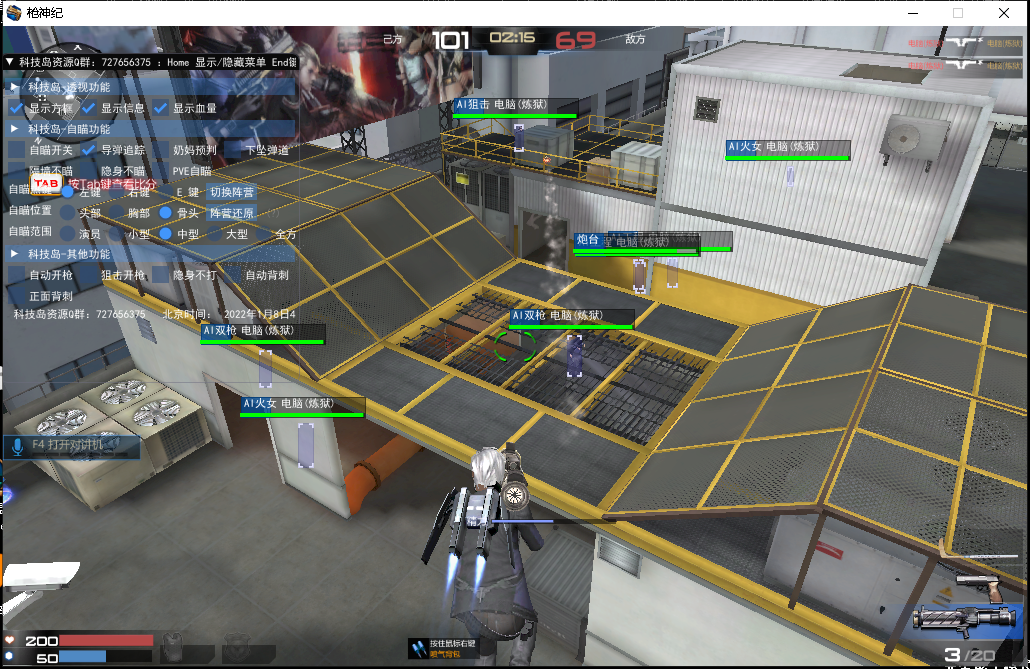Choose the 小型 aim range
1030x669 pixels.
pyautogui.click(x=117, y=233)
